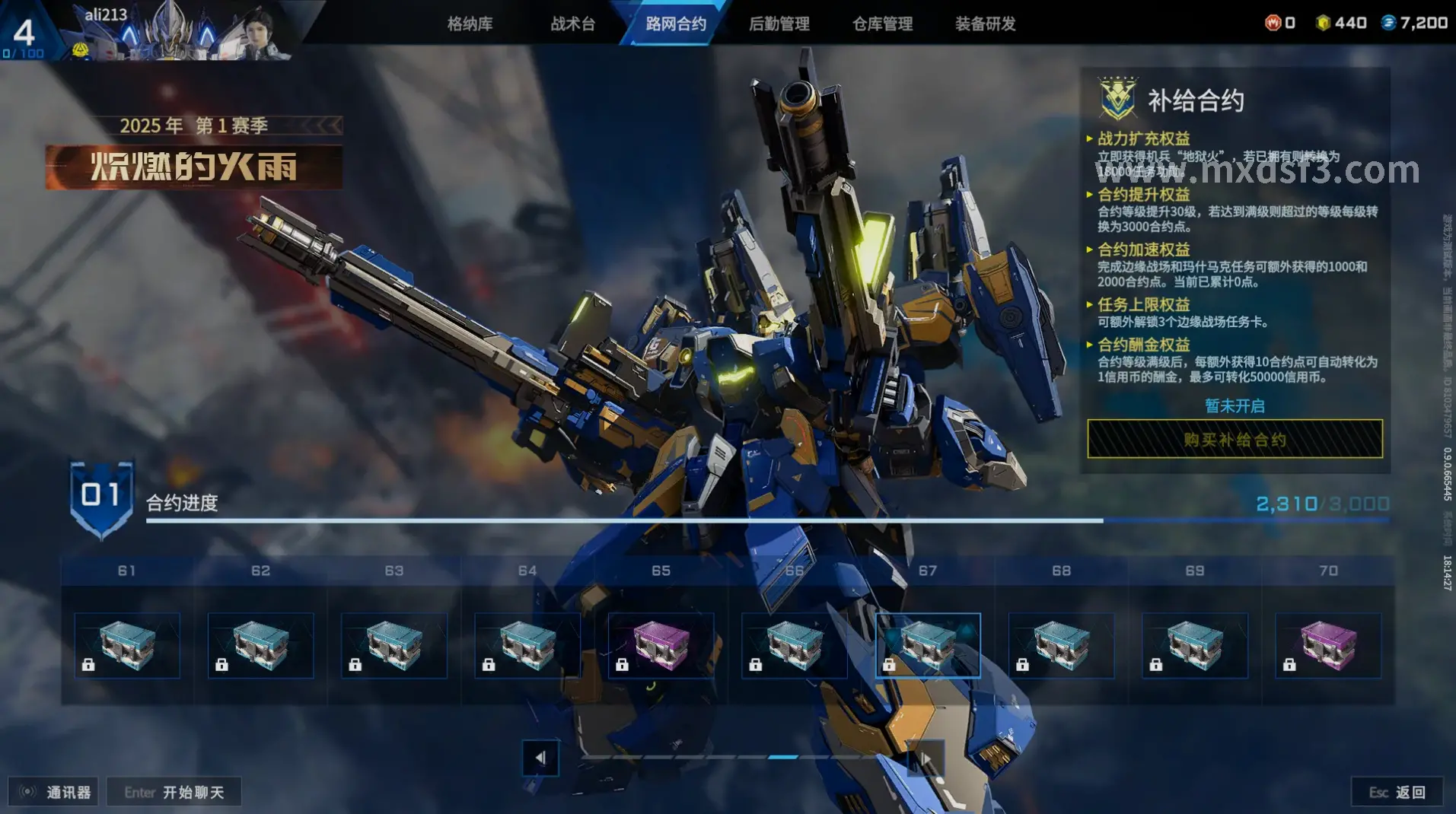Open 仓库管理 warehouse tab
Image resolution: width=1456 pixels, height=814 pixels.
click(882, 24)
